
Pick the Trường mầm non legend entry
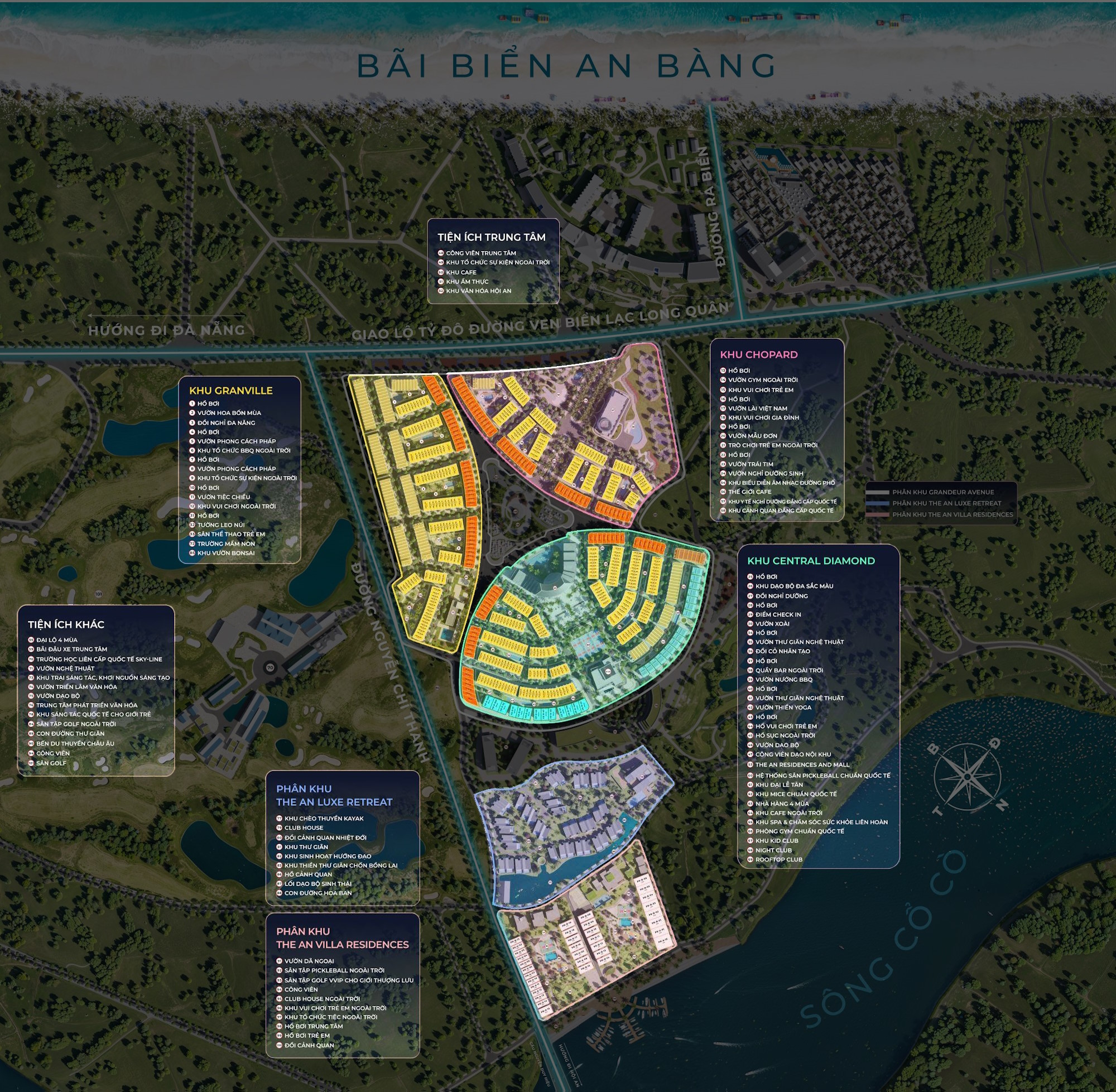coord(226,543)
